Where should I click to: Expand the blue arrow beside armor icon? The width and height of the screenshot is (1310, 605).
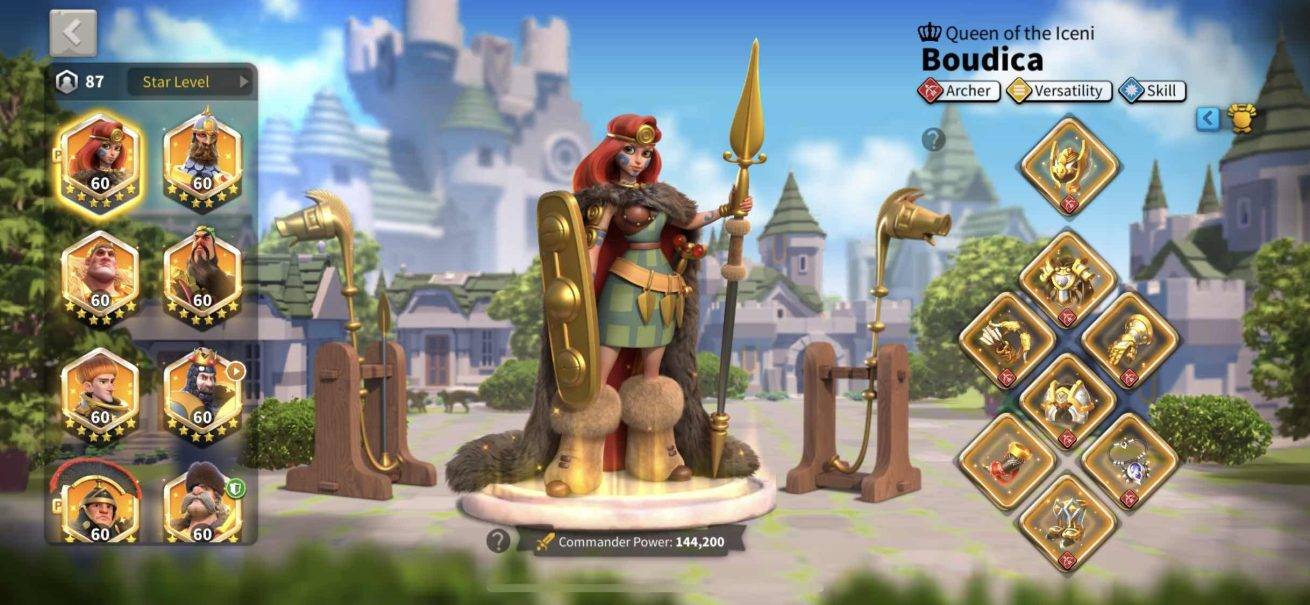coord(1208,119)
